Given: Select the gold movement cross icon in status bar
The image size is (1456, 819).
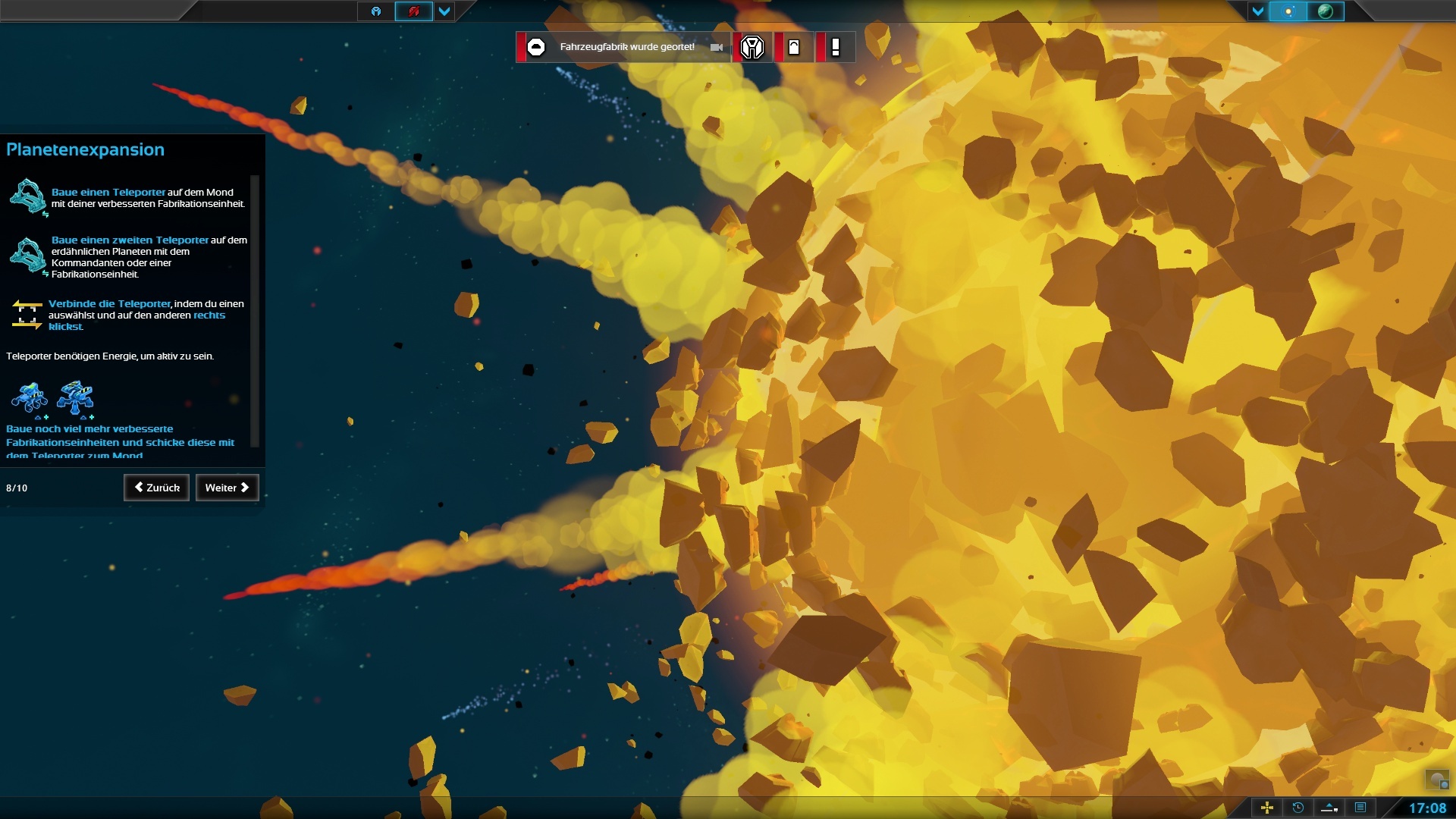Looking at the screenshot, I should [x=1267, y=808].
